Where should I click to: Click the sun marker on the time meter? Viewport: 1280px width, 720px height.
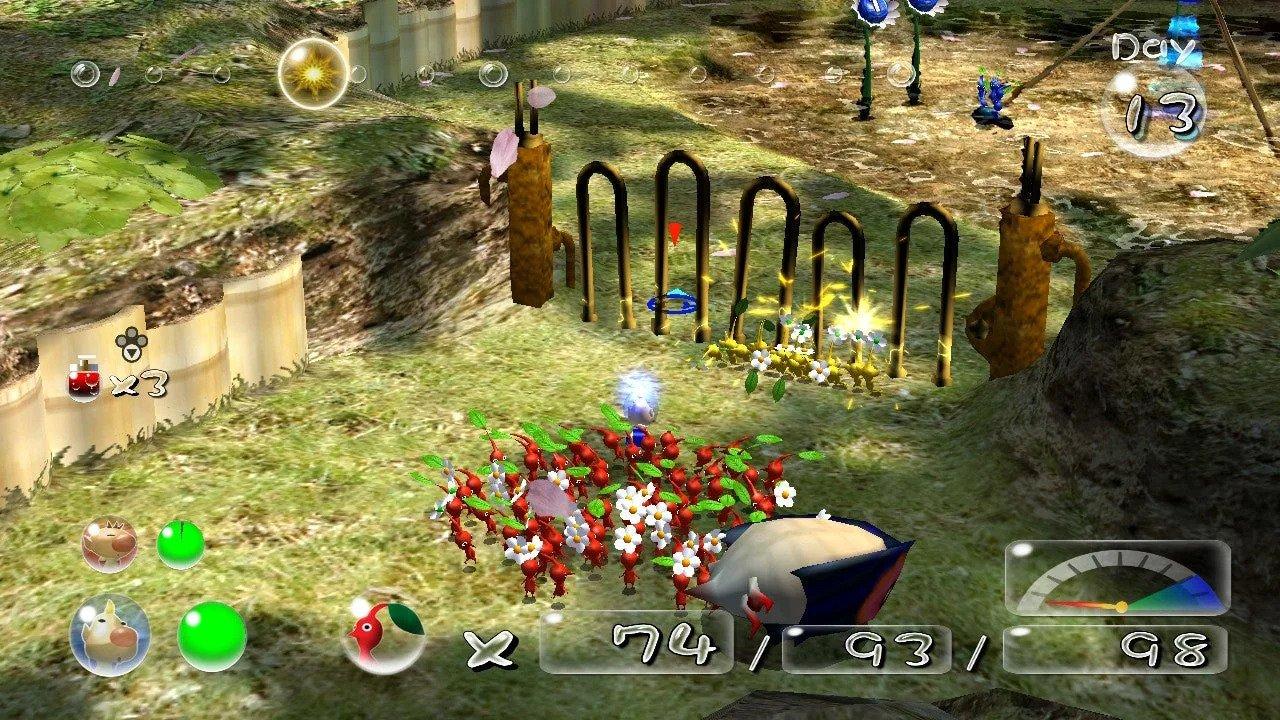coord(311,73)
